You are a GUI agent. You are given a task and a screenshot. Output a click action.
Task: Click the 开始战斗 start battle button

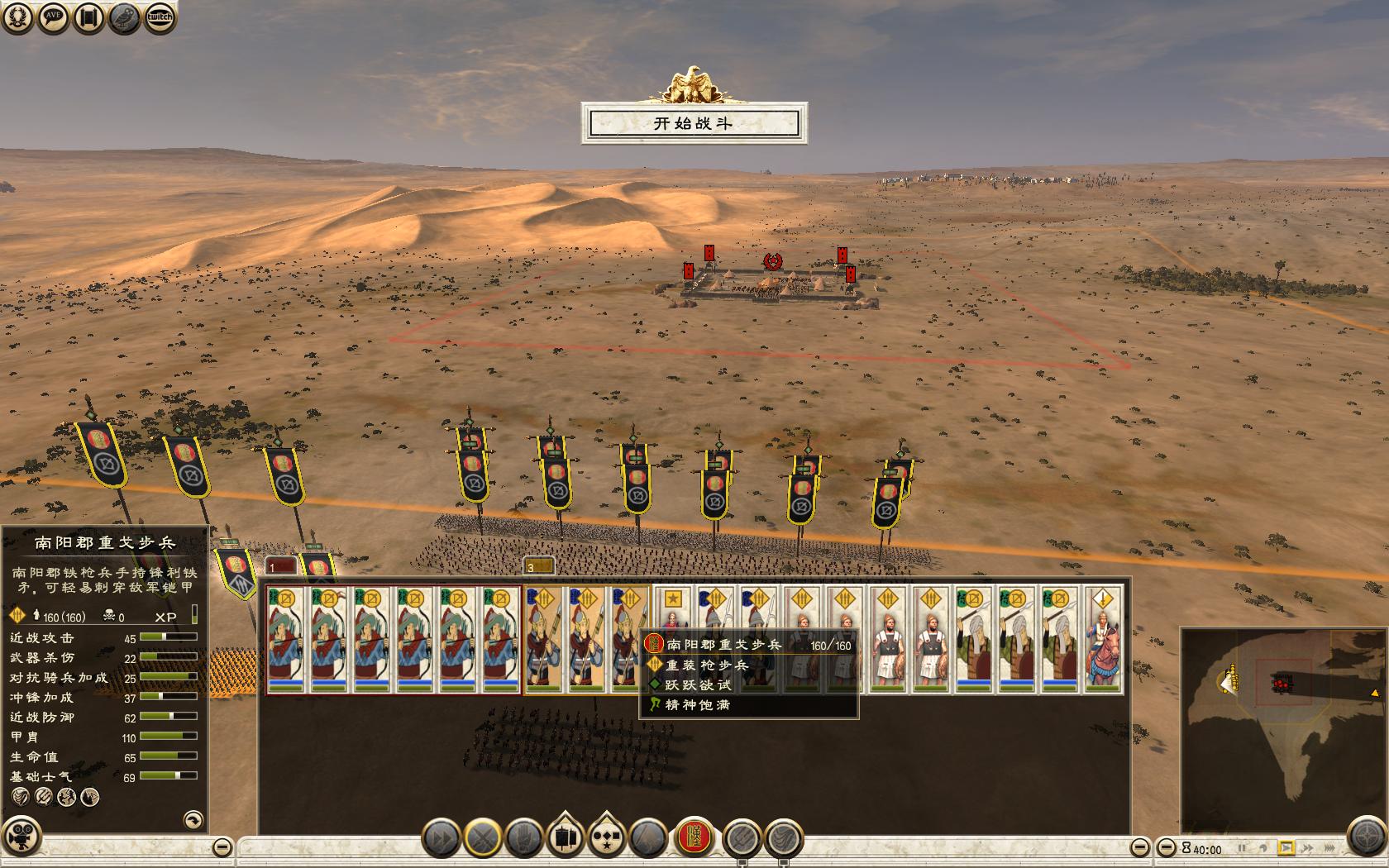tap(694, 124)
